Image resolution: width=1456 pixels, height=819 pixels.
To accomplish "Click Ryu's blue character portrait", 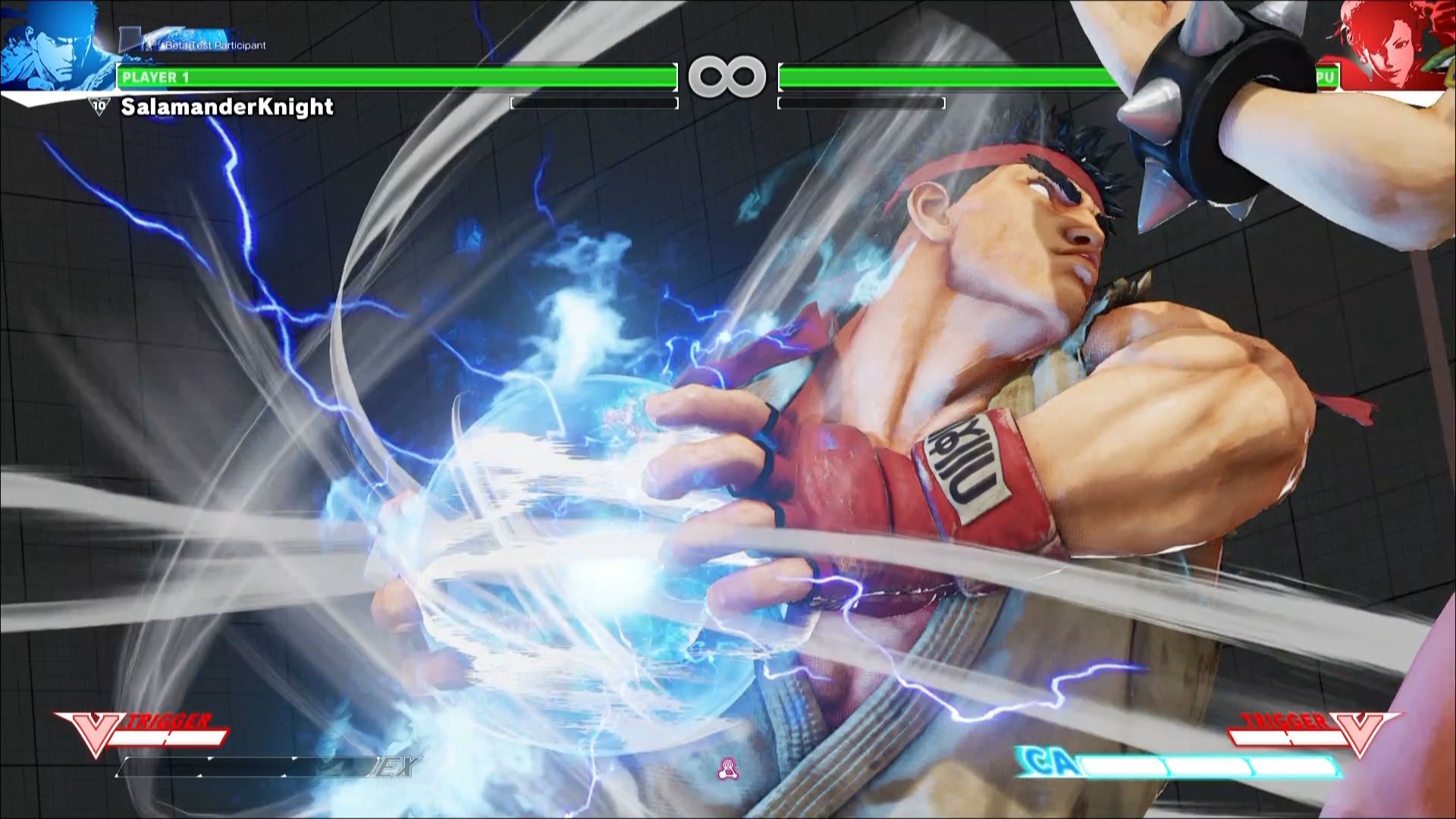I will pos(55,45).
